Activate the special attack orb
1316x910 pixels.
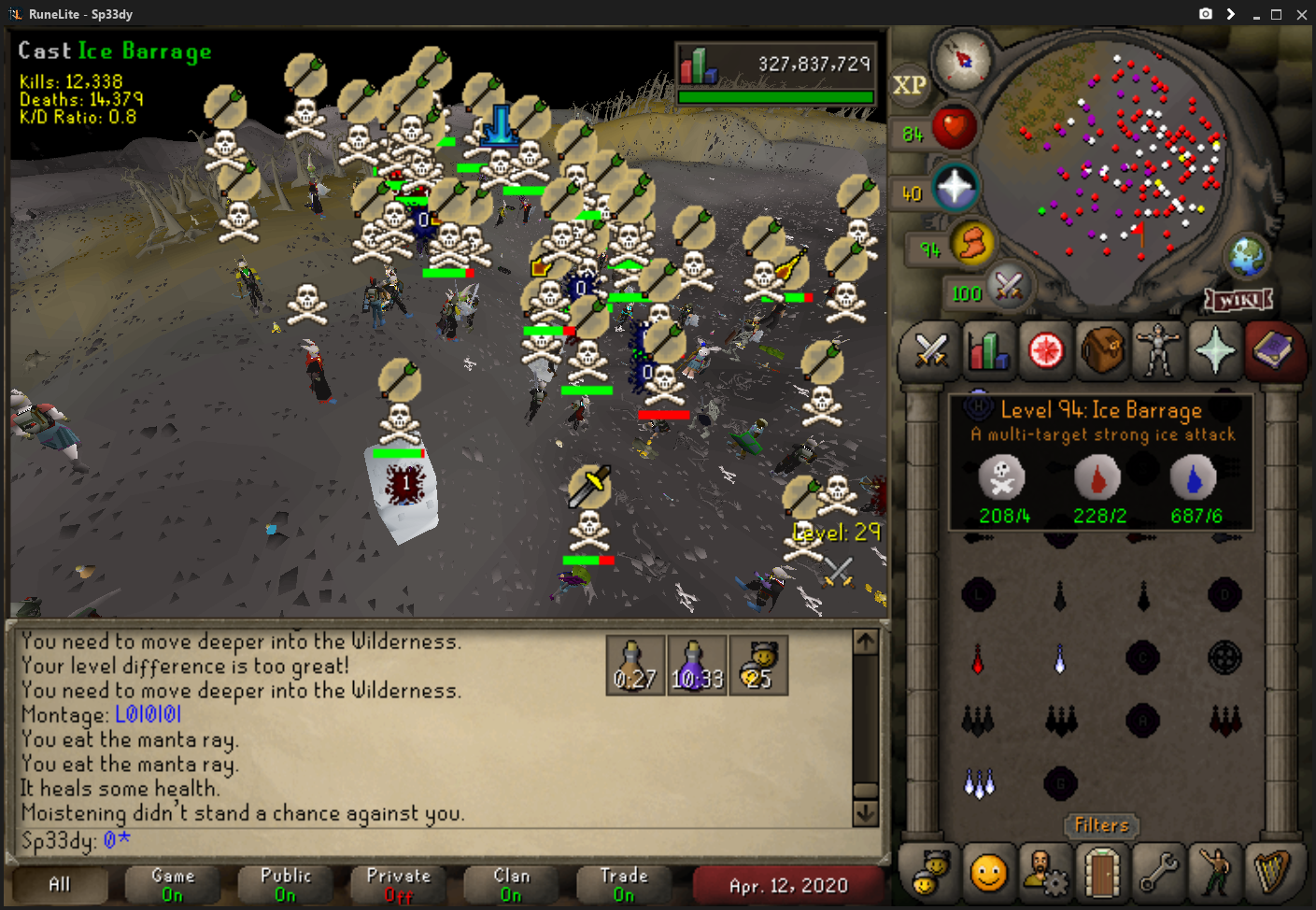point(1008,286)
